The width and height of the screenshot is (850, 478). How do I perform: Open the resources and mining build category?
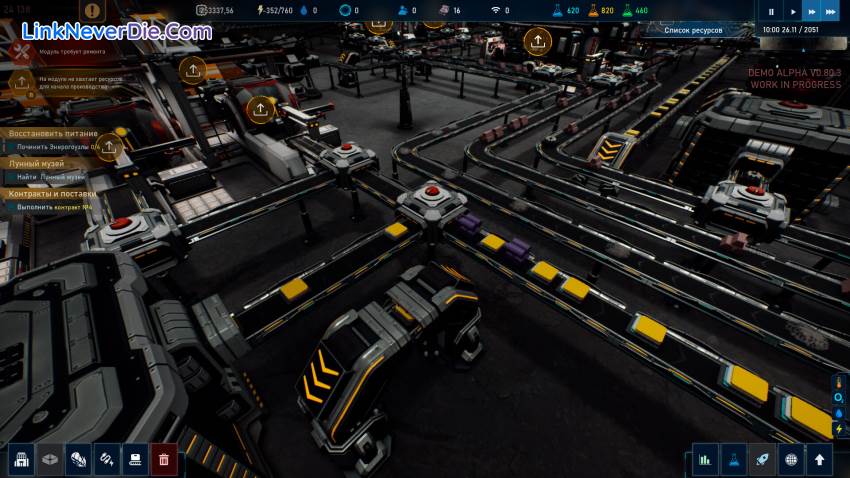[79, 459]
